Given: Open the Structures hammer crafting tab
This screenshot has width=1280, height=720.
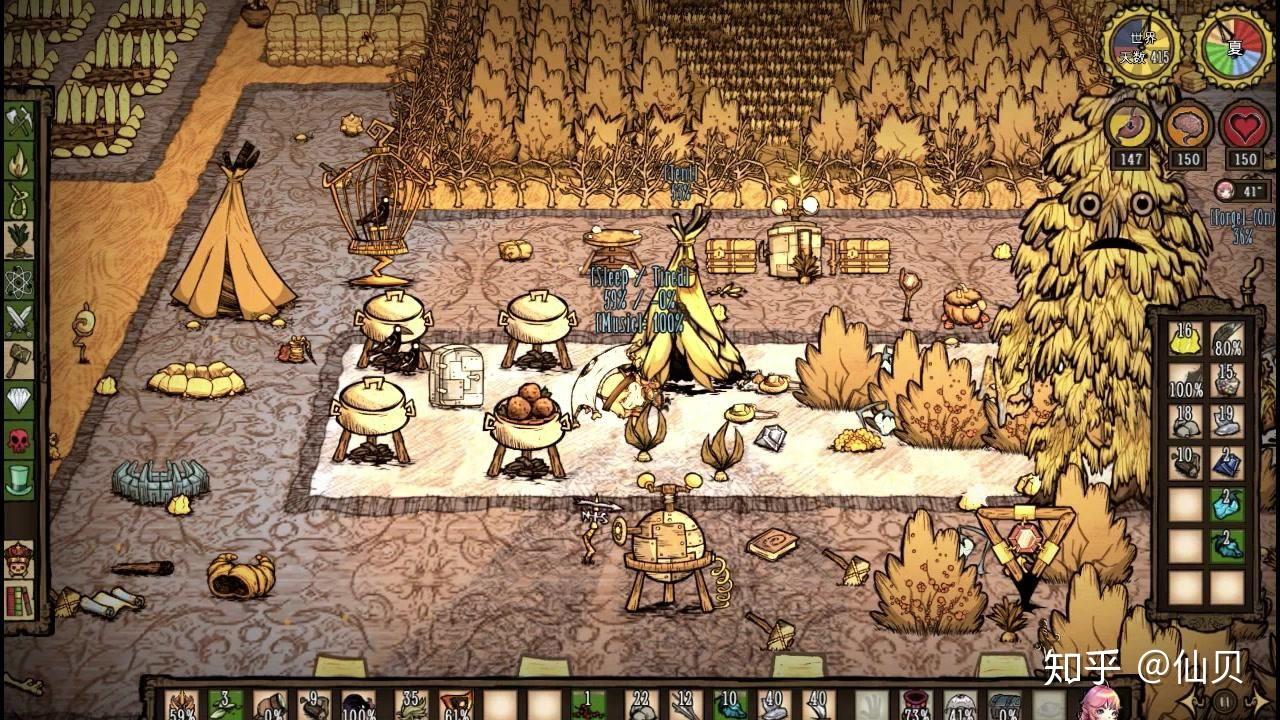Looking at the screenshot, I should 19,360.
